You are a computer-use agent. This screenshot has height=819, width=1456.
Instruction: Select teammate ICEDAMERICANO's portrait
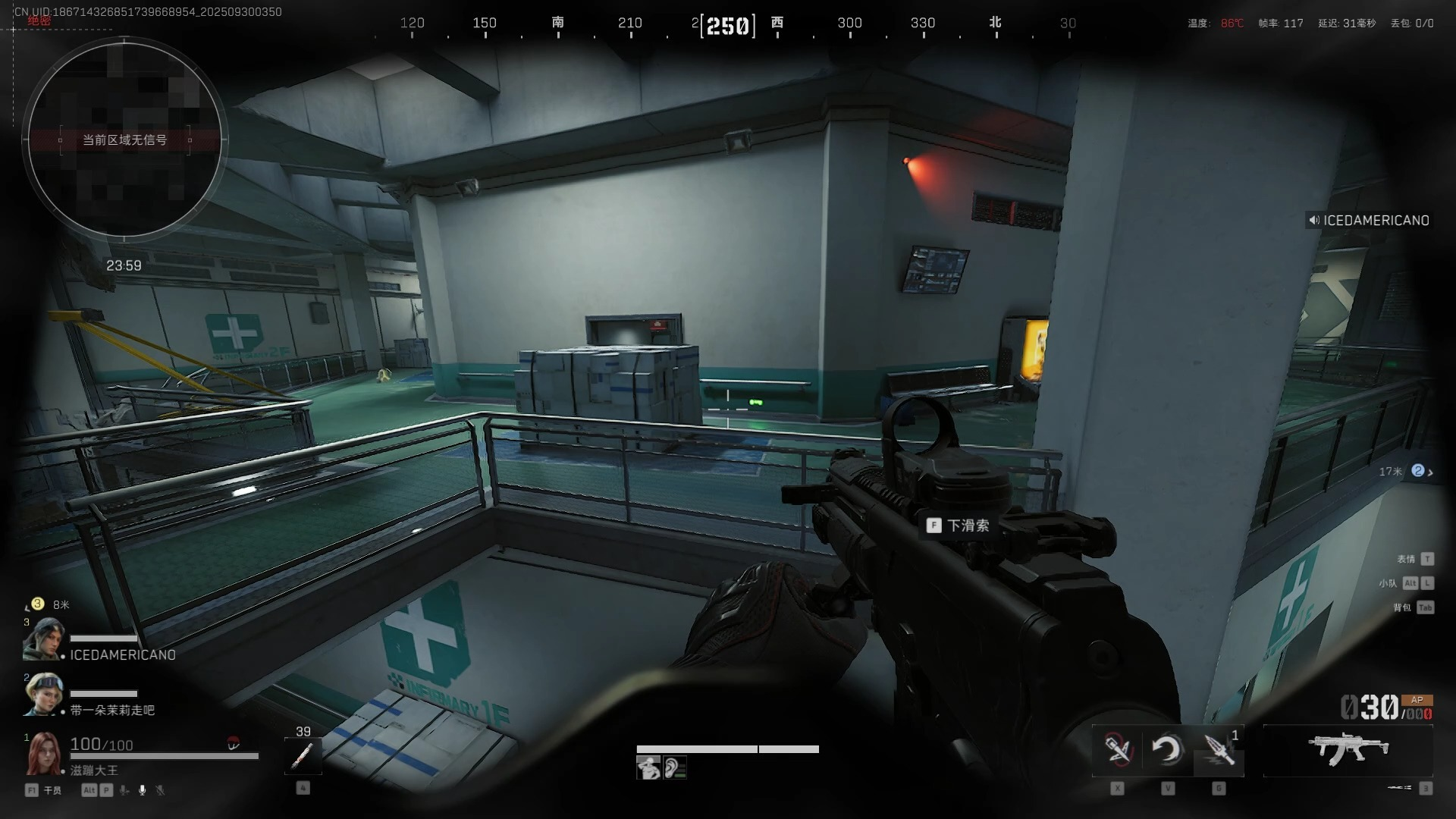43,639
